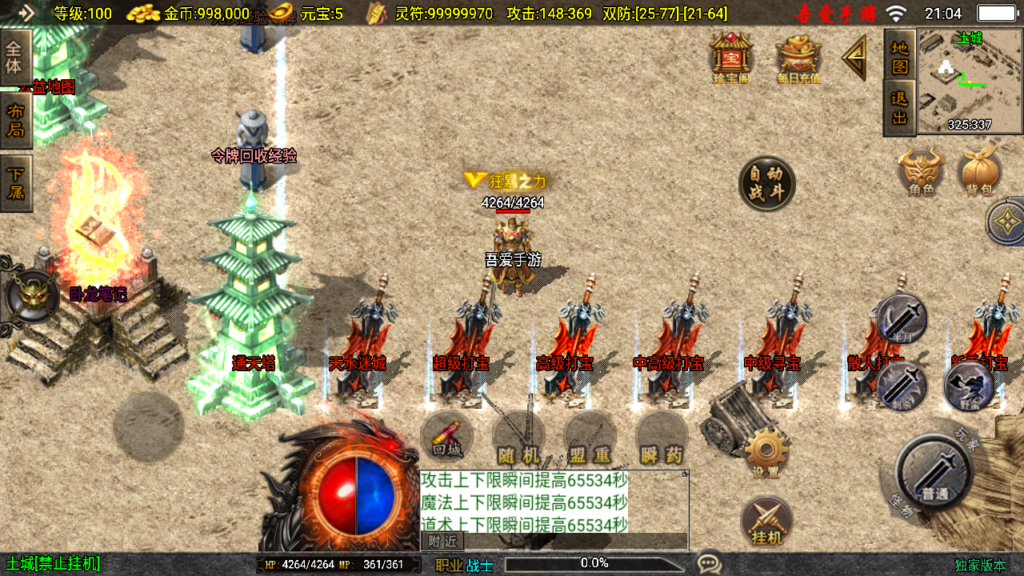Screen dimensions: 1024x576
Task: Select the 全体 tab
Action: (x=15, y=56)
